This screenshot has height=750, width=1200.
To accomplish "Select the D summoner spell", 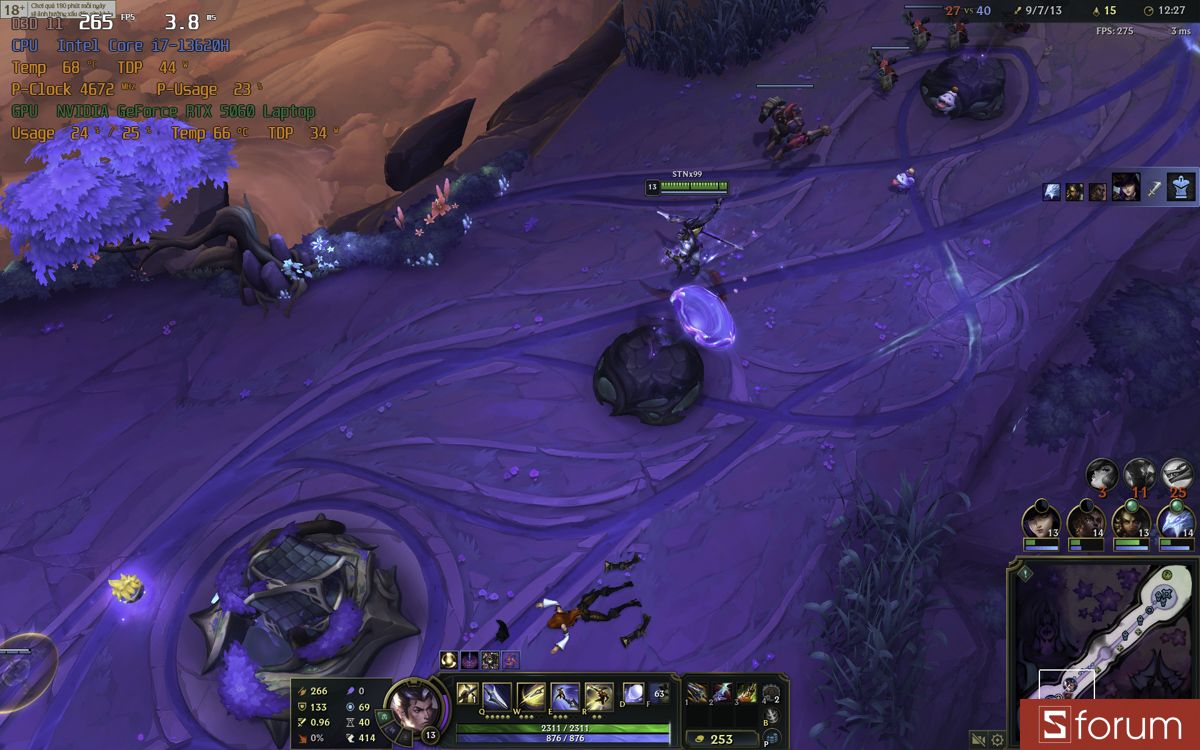I will coord(633,693).
